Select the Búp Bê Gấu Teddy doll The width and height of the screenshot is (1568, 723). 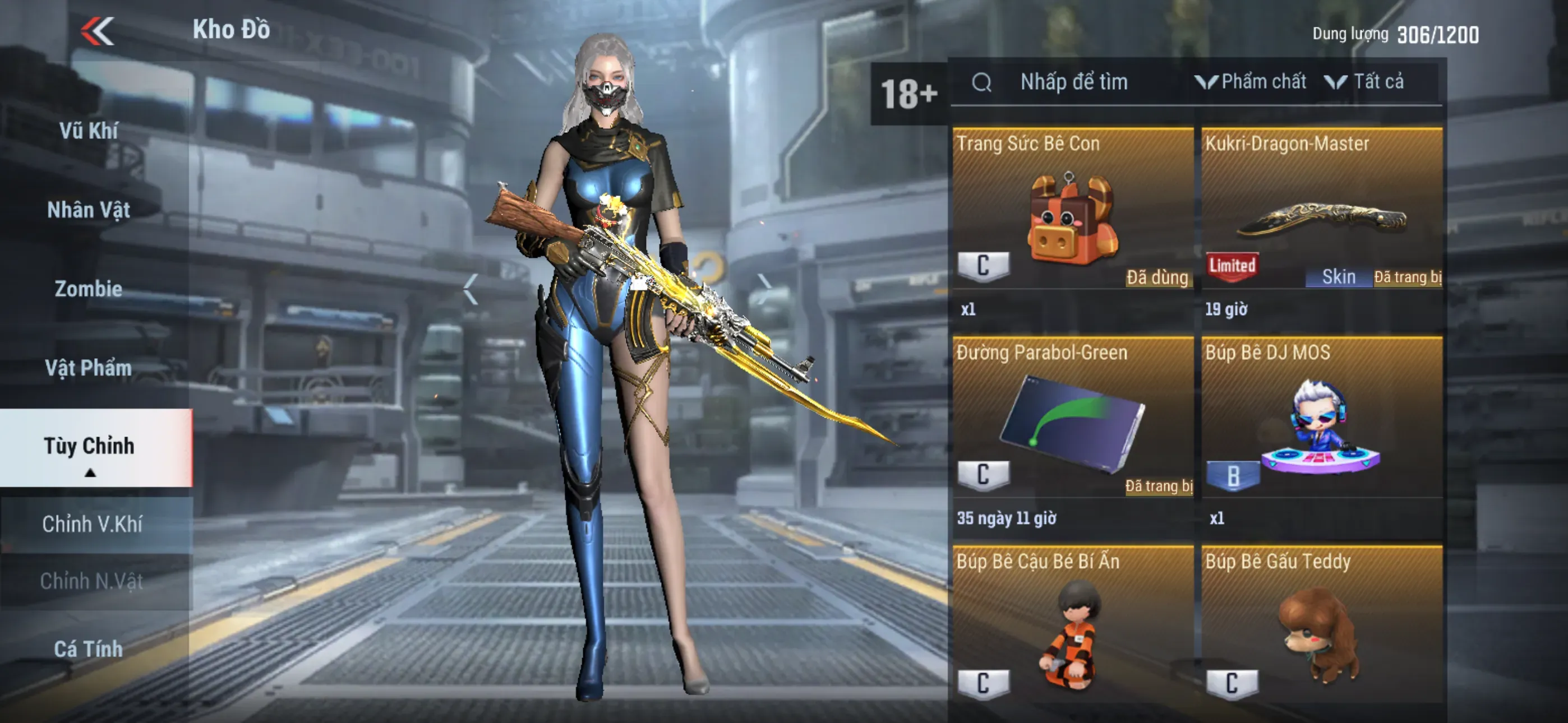pos(1322,633)
